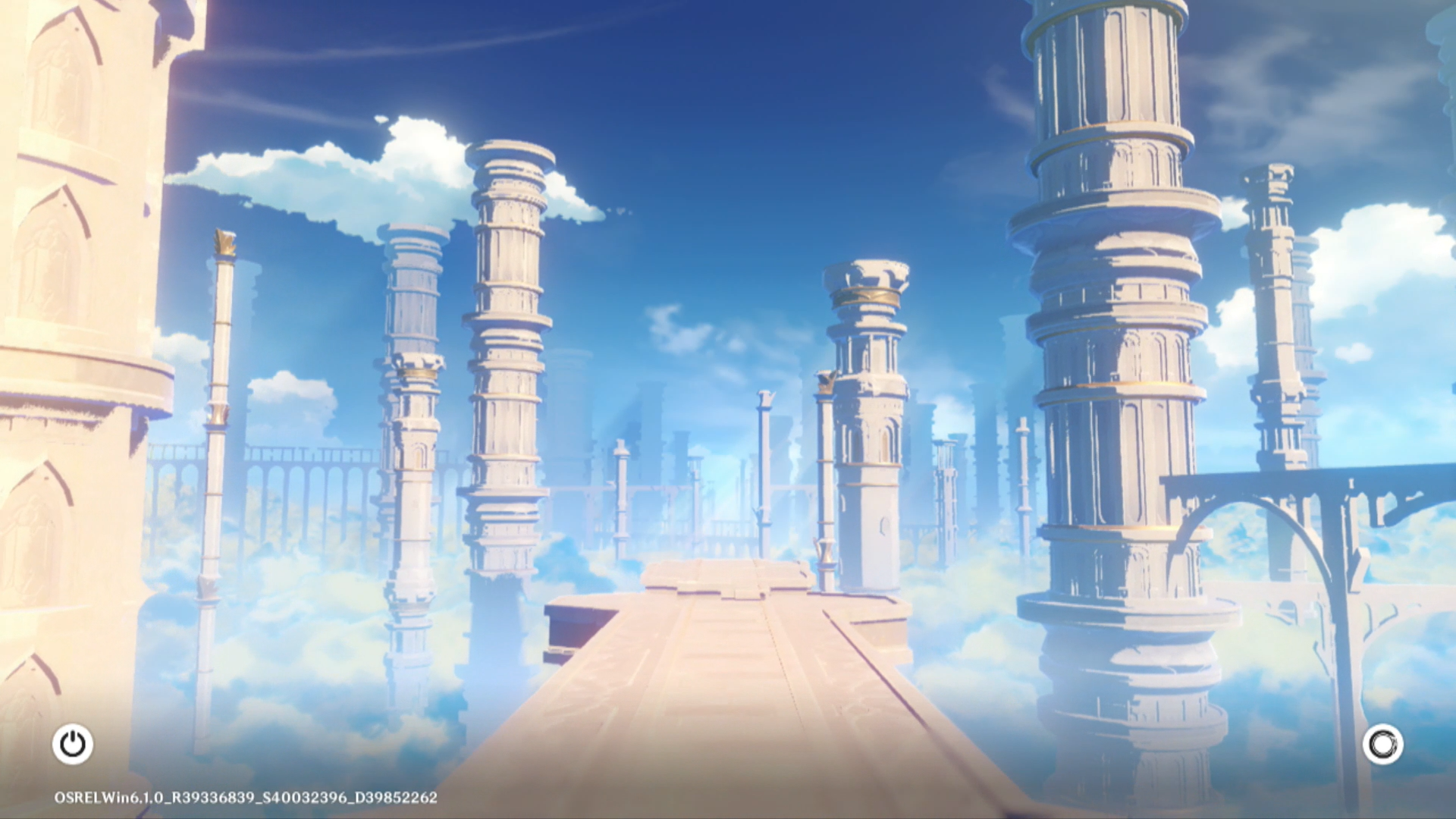Click the power icon to exit game

coord(73,744)
